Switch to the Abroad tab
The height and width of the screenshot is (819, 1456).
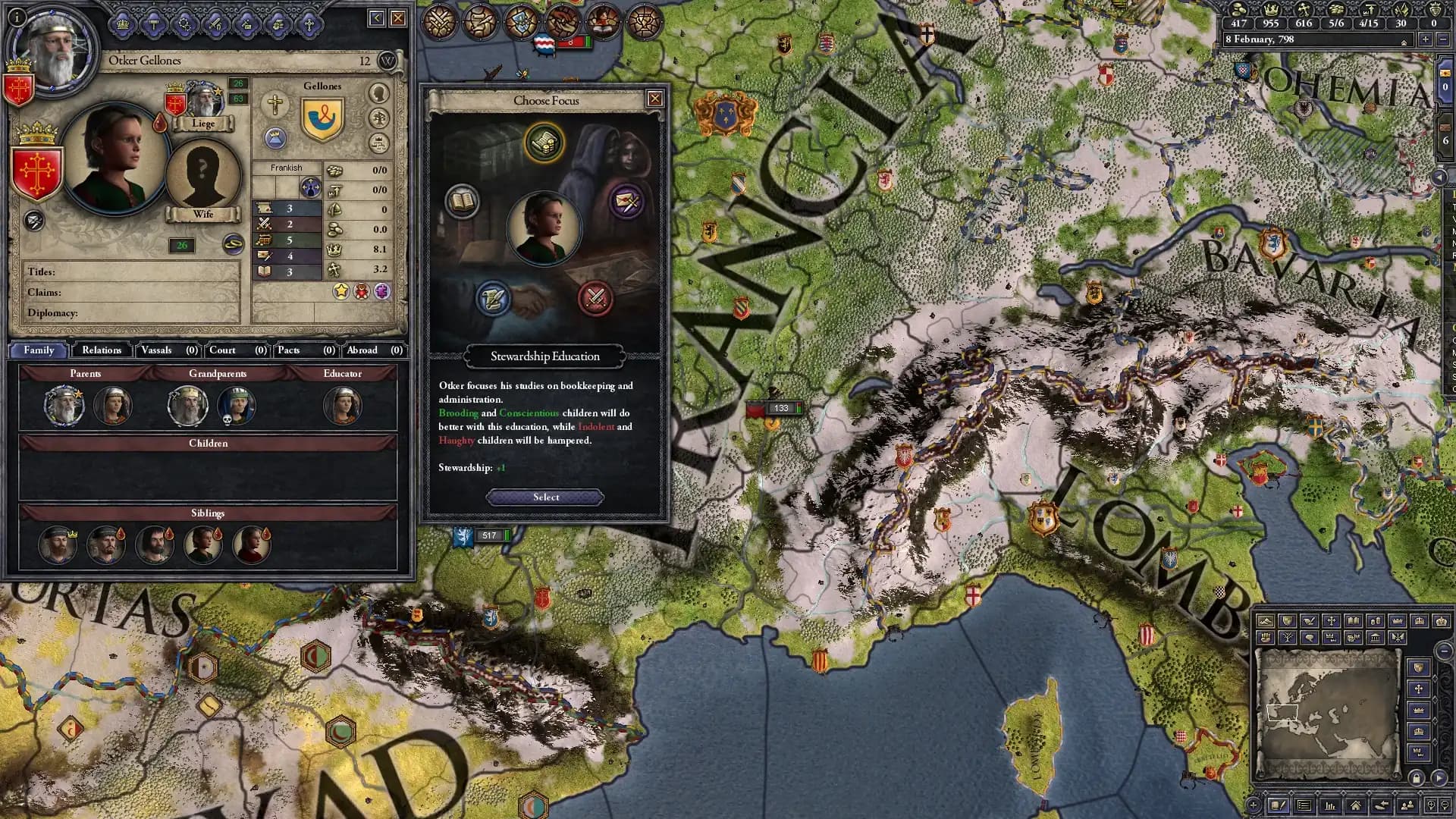(x=362, y=350)
